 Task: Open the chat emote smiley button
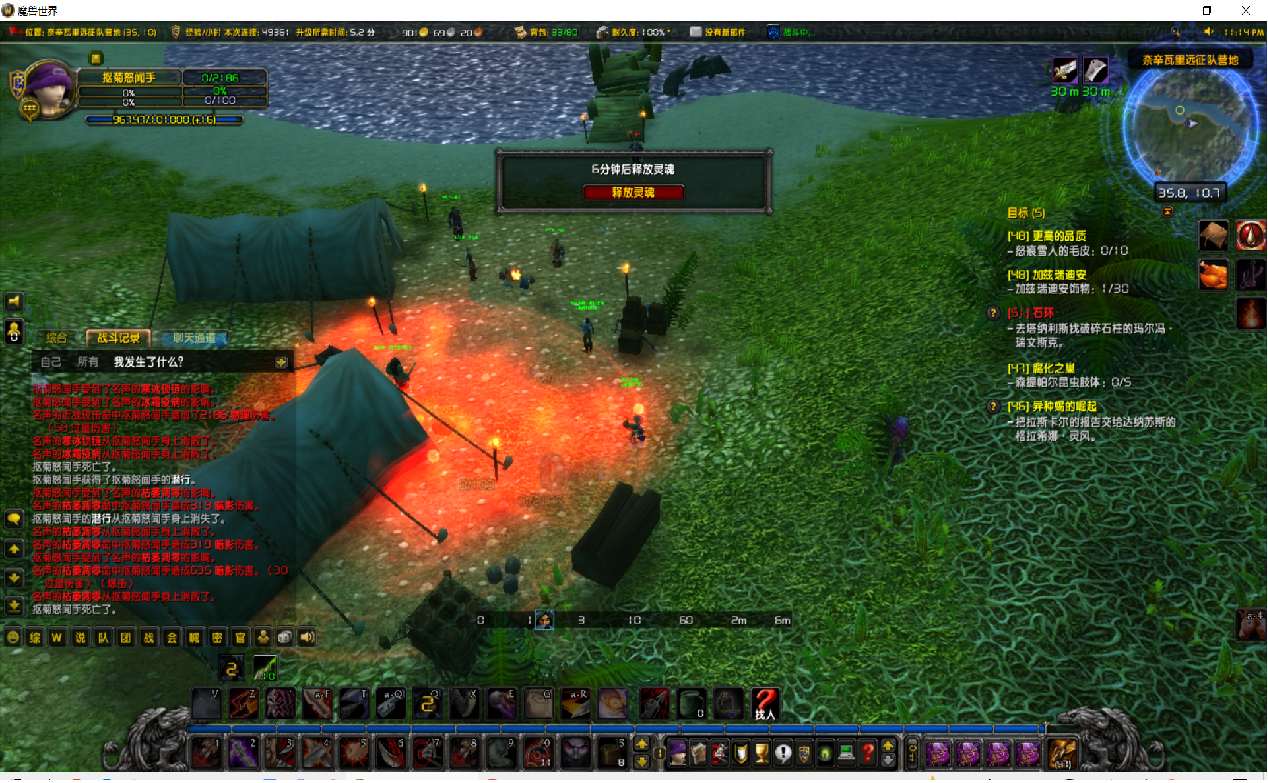click(14, 637)
